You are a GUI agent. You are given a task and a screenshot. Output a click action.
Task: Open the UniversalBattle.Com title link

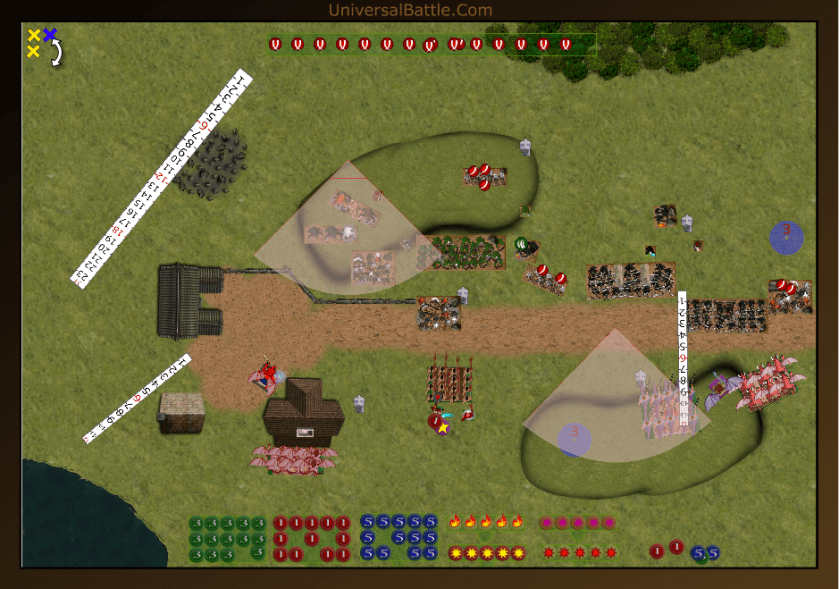(x=410, y=10)
